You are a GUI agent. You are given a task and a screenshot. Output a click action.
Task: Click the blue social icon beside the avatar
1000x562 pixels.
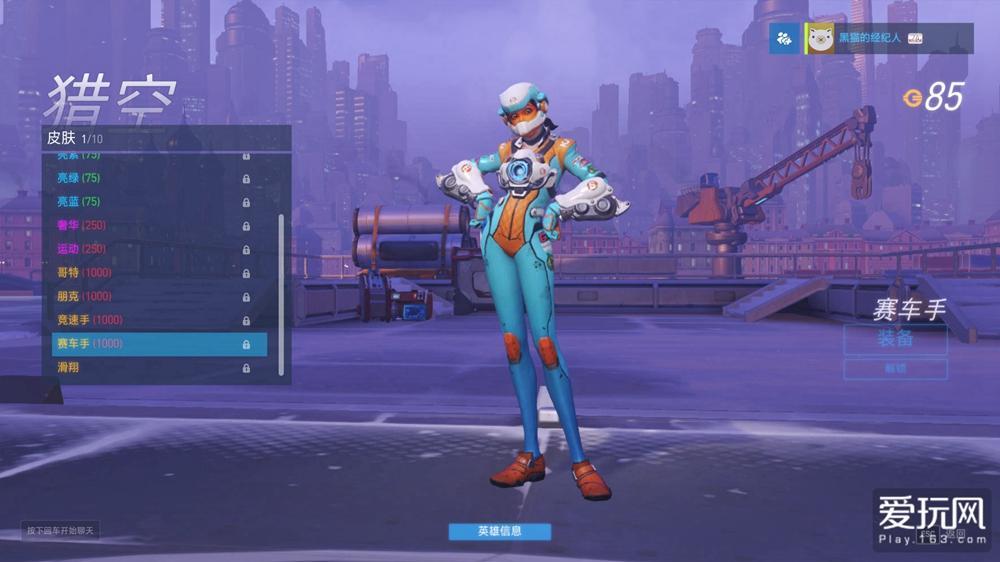(x=785, y=39)
